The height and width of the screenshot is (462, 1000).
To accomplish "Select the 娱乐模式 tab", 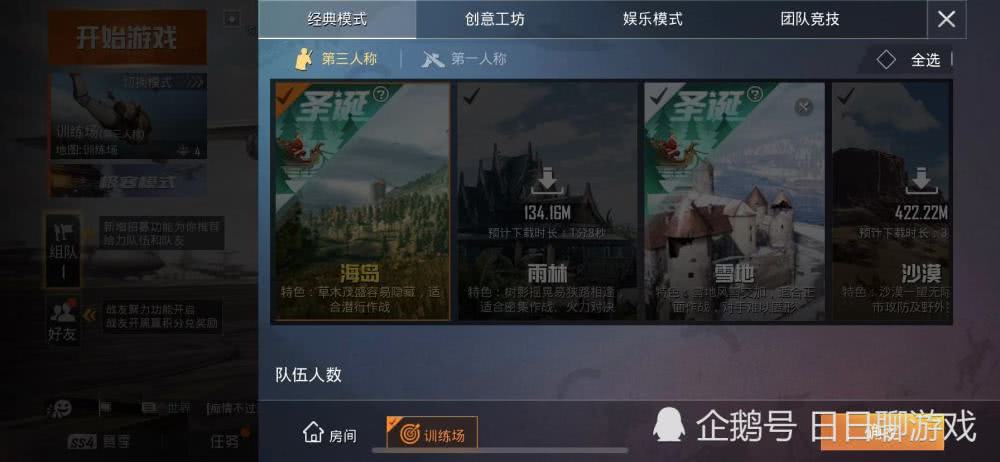I will click(x=652, y=19).
